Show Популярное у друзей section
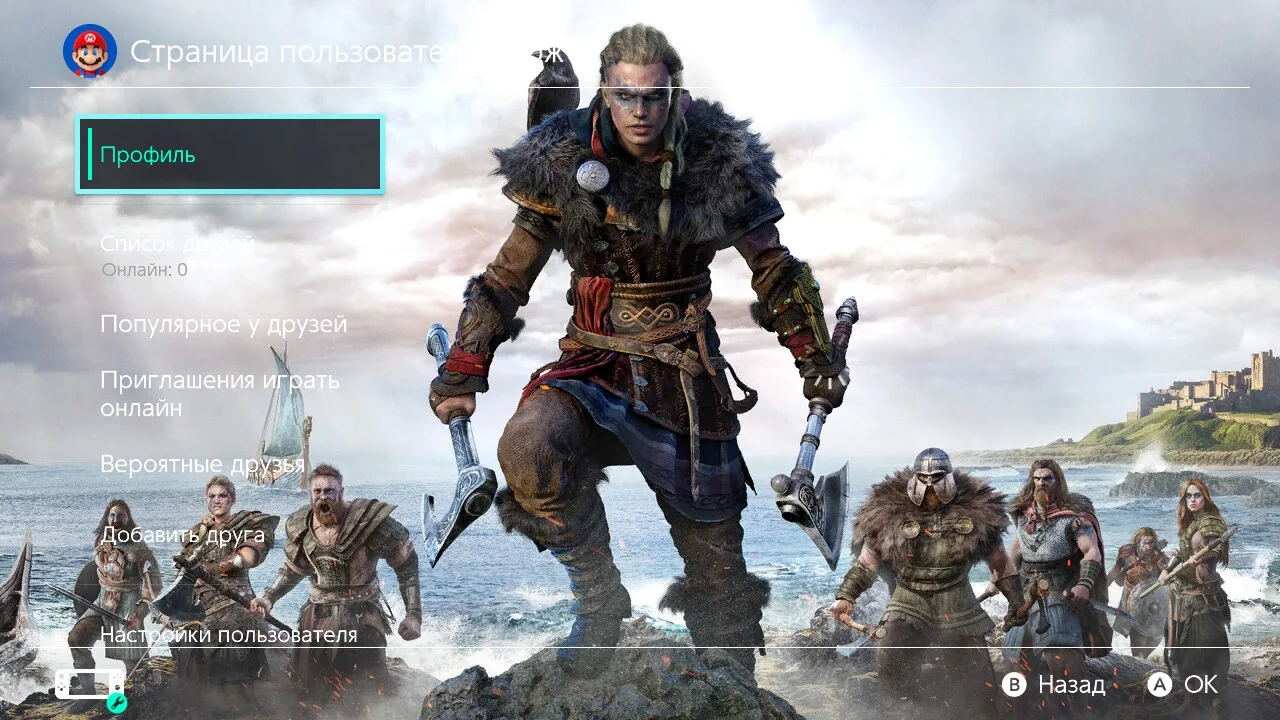 point(224,325)
